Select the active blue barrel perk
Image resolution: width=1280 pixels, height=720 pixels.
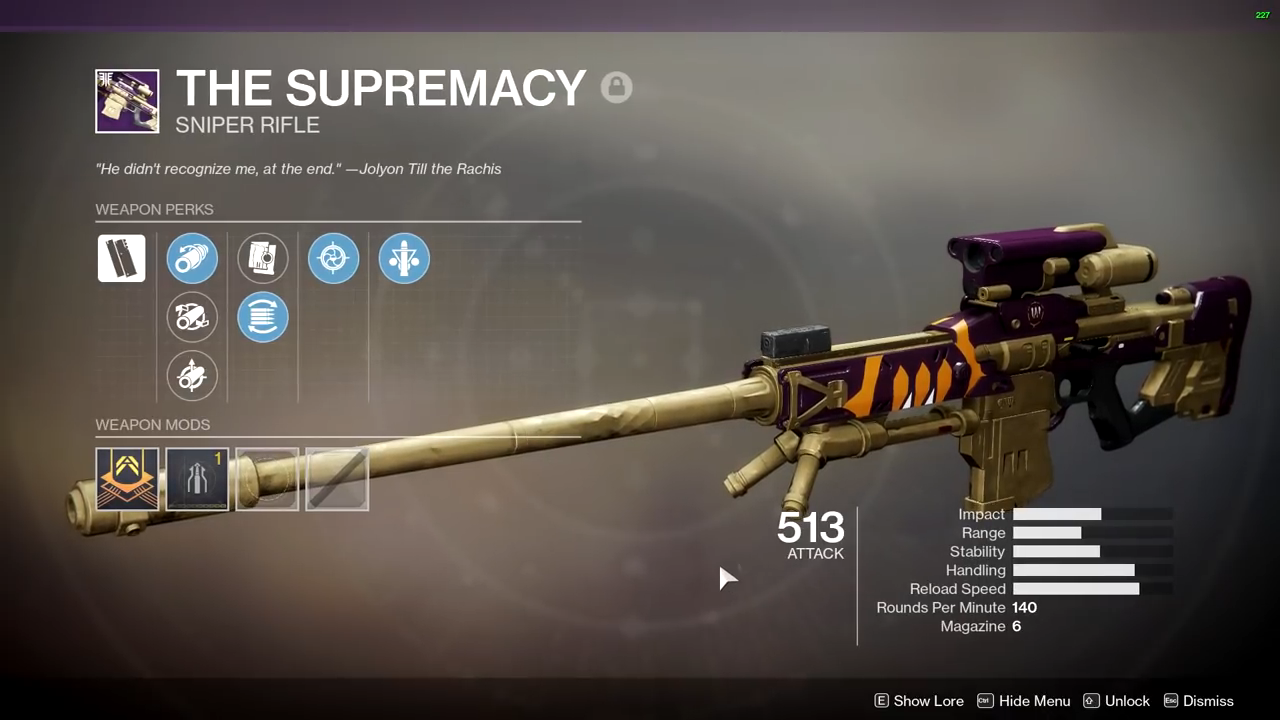[x=192, y=258]
